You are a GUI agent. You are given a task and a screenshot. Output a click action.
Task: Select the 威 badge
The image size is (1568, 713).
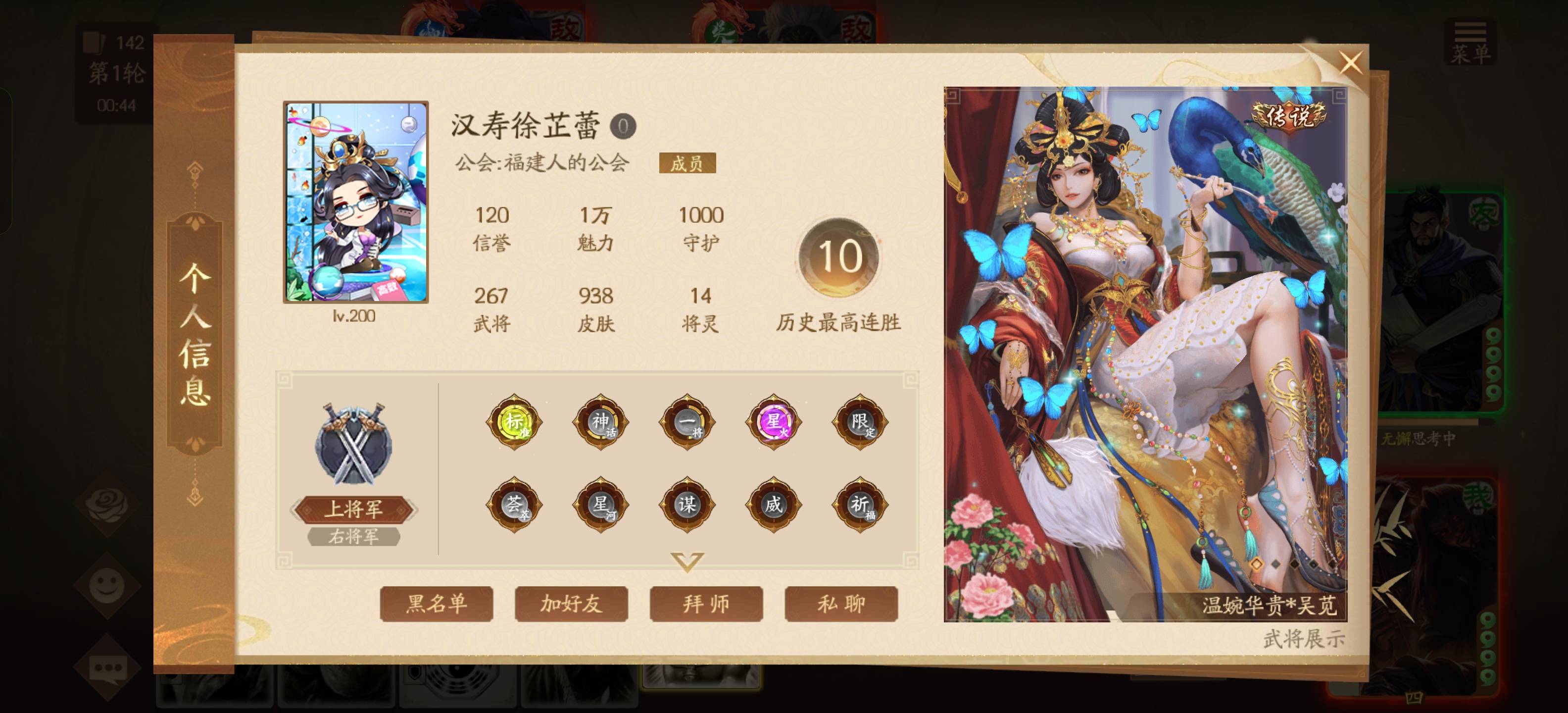pos(774,504)
